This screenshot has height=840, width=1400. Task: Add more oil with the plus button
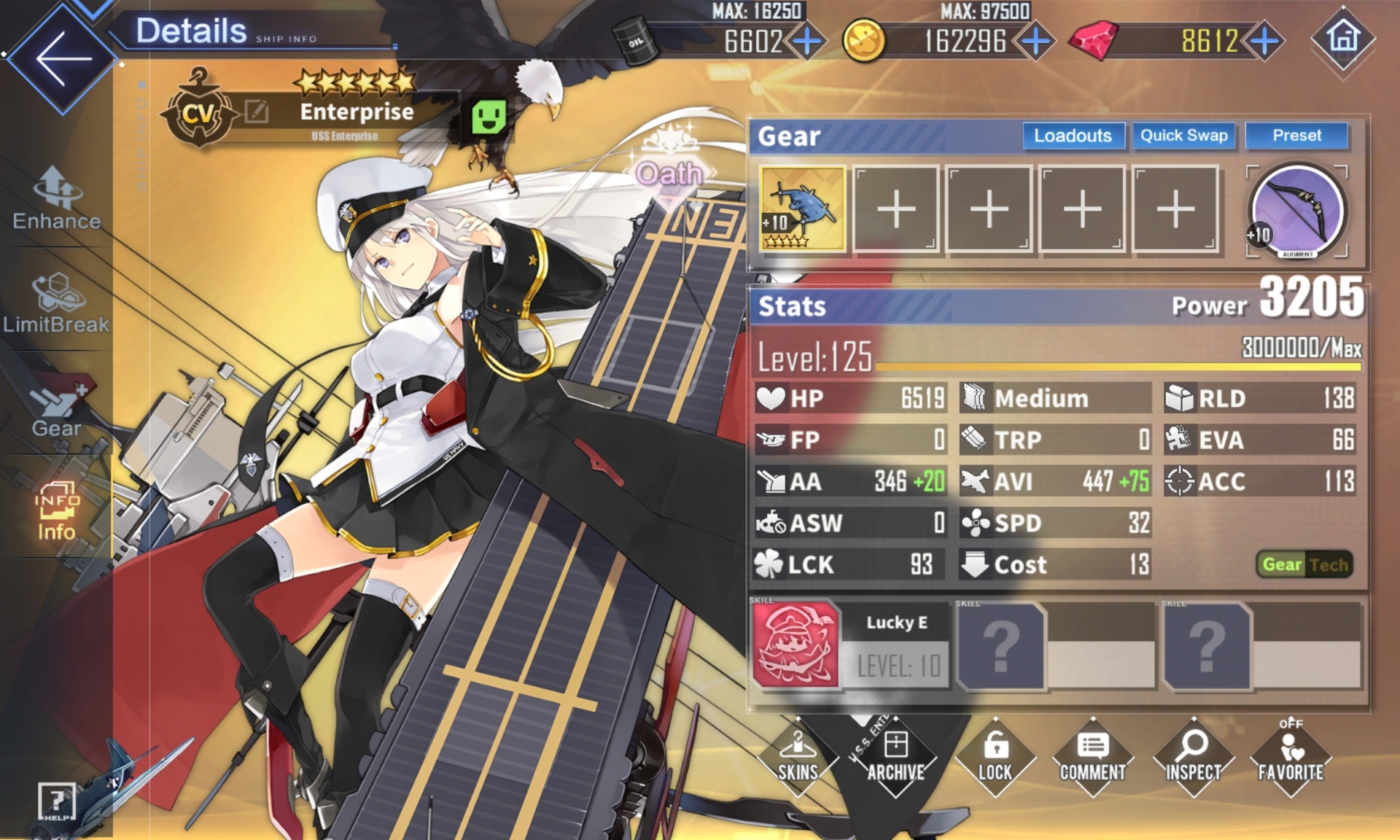807,42
